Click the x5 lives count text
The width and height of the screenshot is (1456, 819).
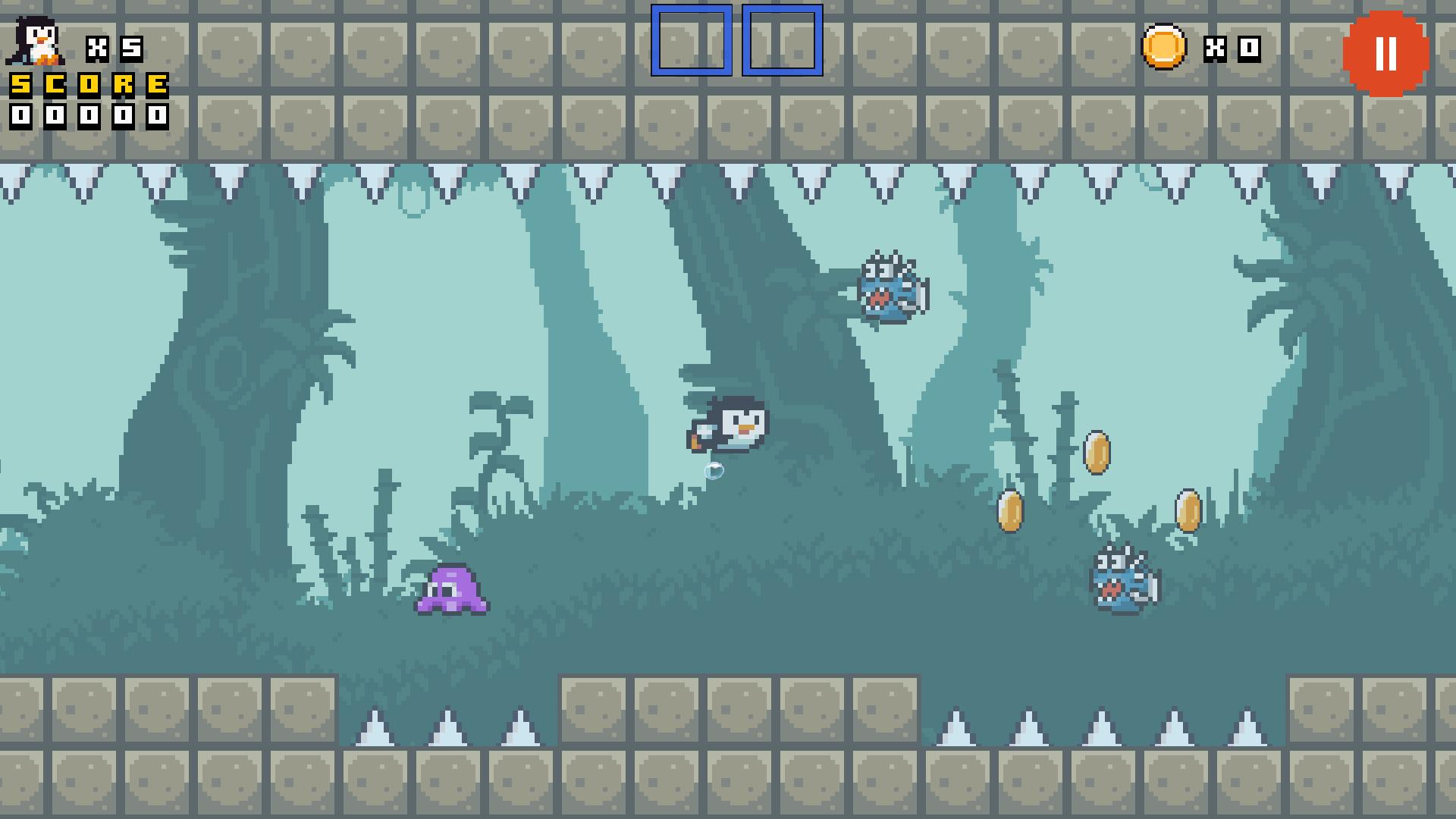[x=114, y=47]
